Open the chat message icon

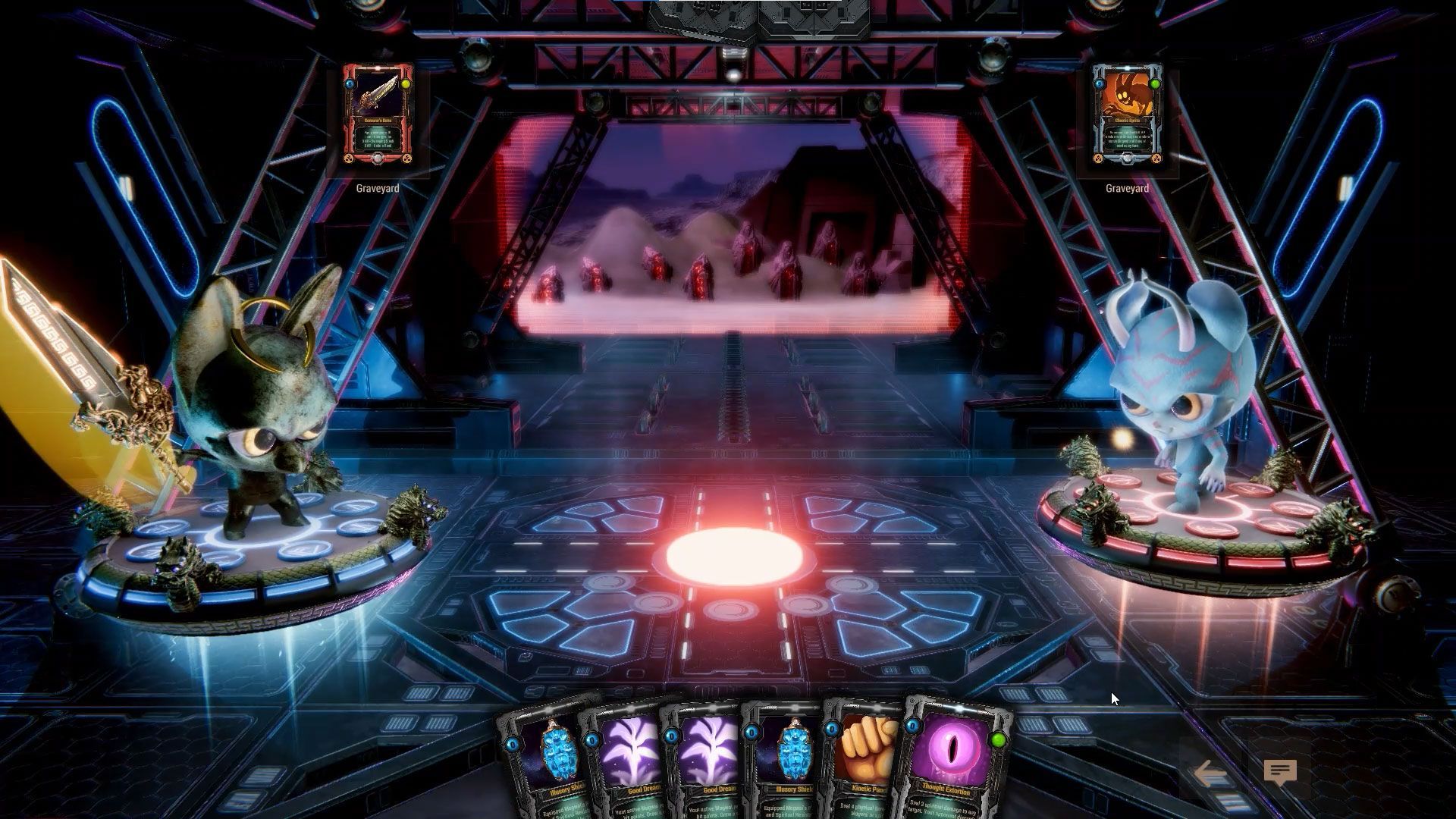coord(1280,773)
